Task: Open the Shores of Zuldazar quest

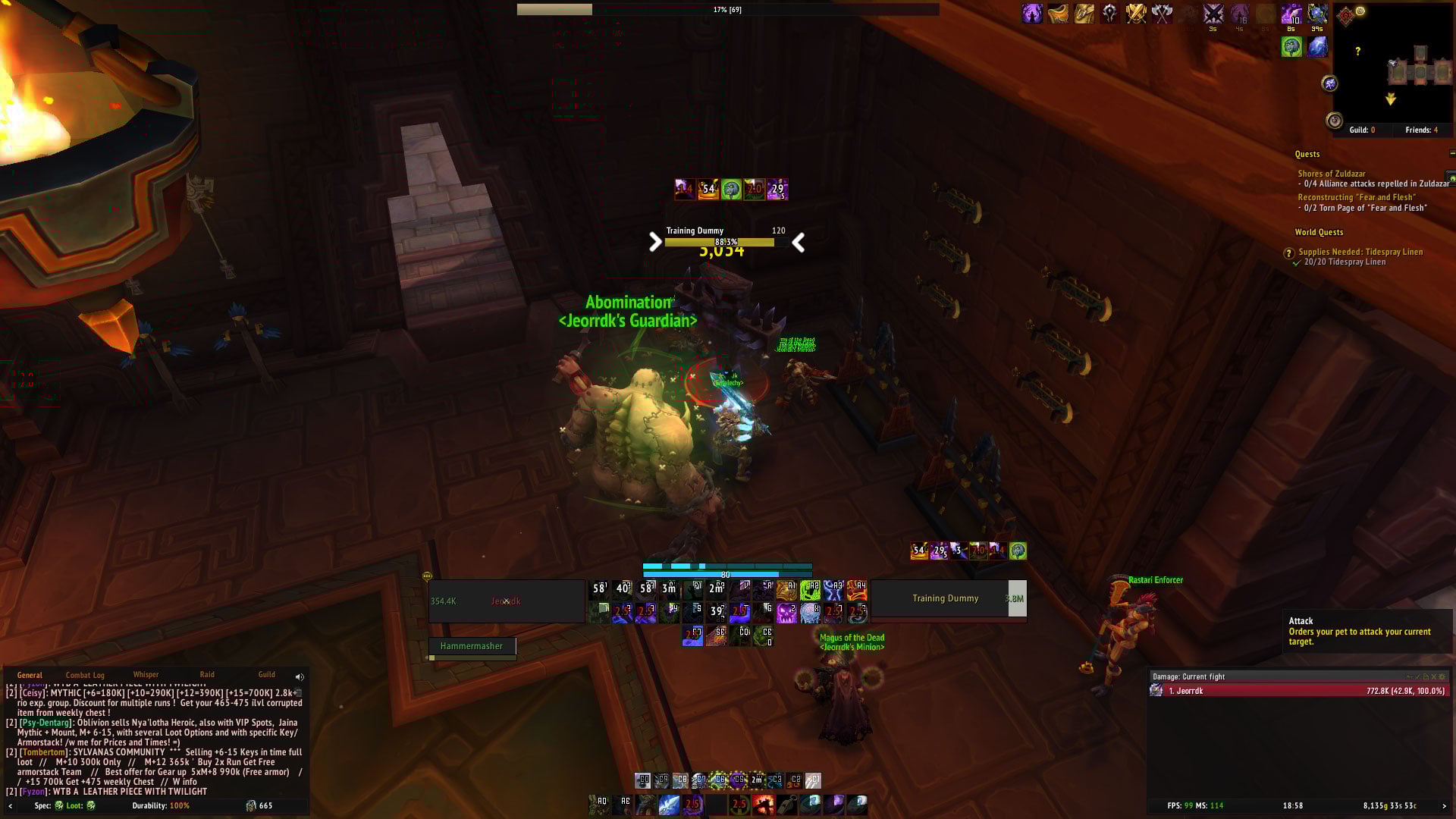Action: pos(1331,174)
